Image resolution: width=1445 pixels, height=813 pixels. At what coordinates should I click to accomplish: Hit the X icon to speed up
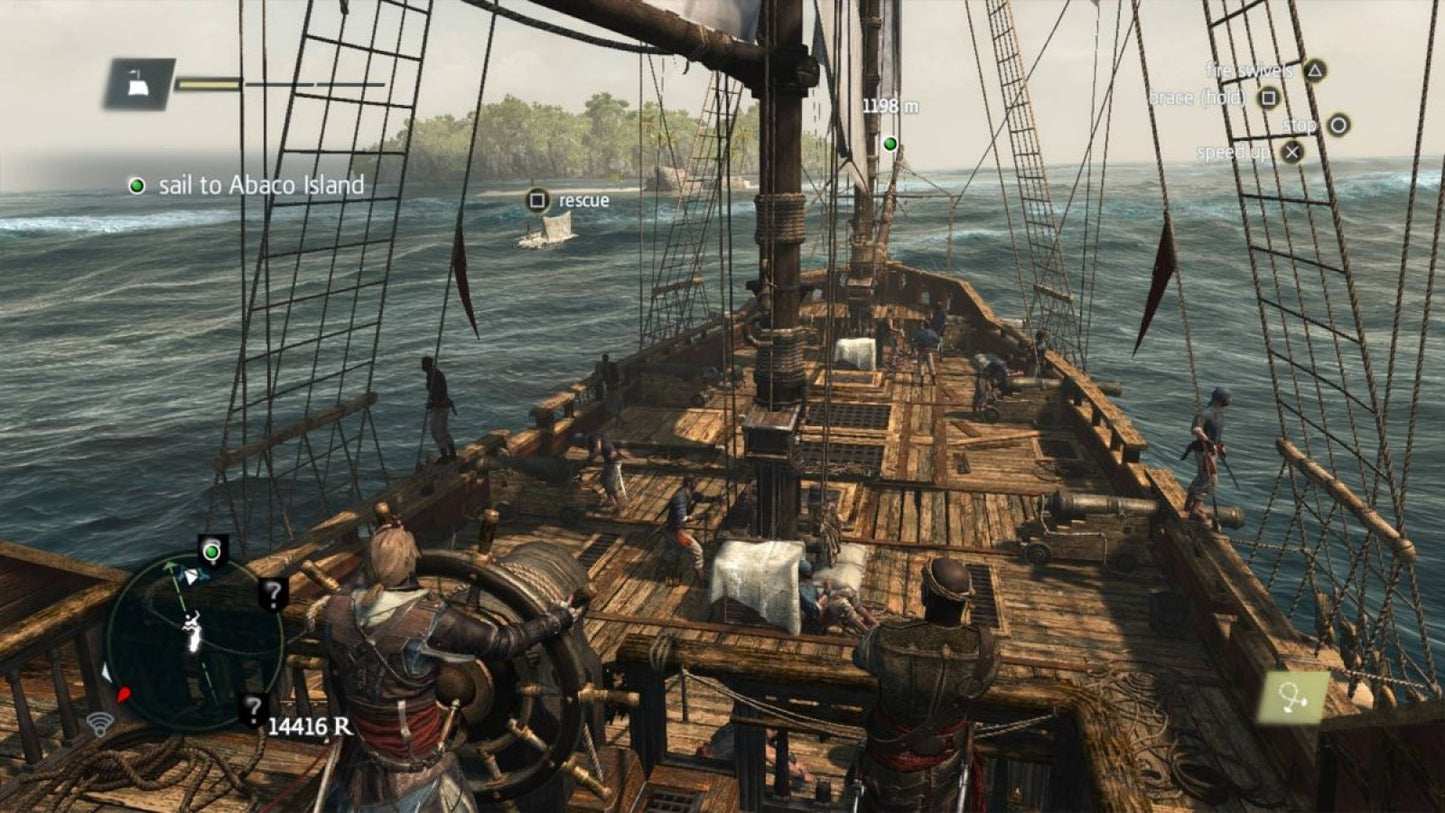1293,153
